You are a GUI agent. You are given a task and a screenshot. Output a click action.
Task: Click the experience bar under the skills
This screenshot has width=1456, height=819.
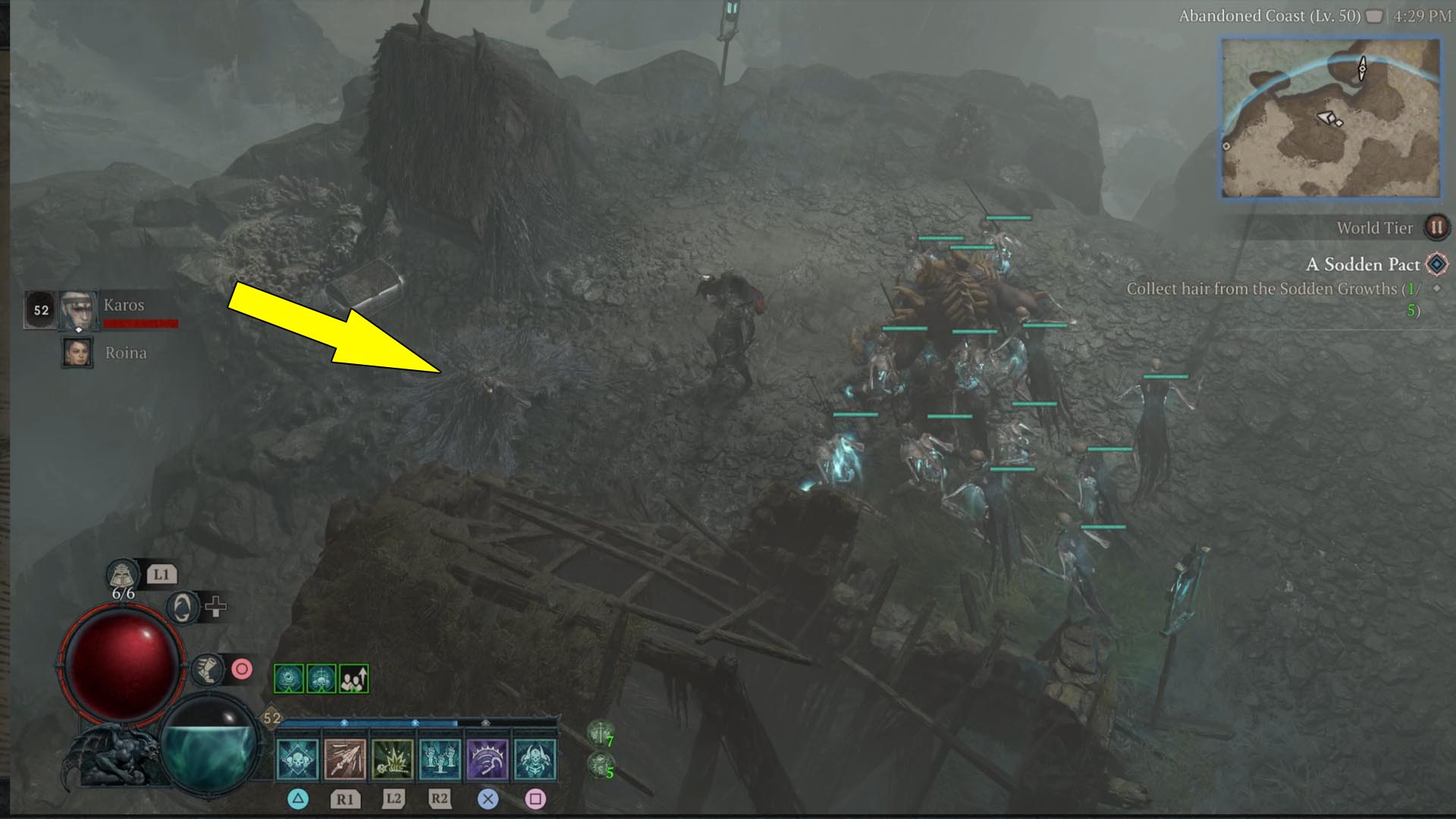417,724
